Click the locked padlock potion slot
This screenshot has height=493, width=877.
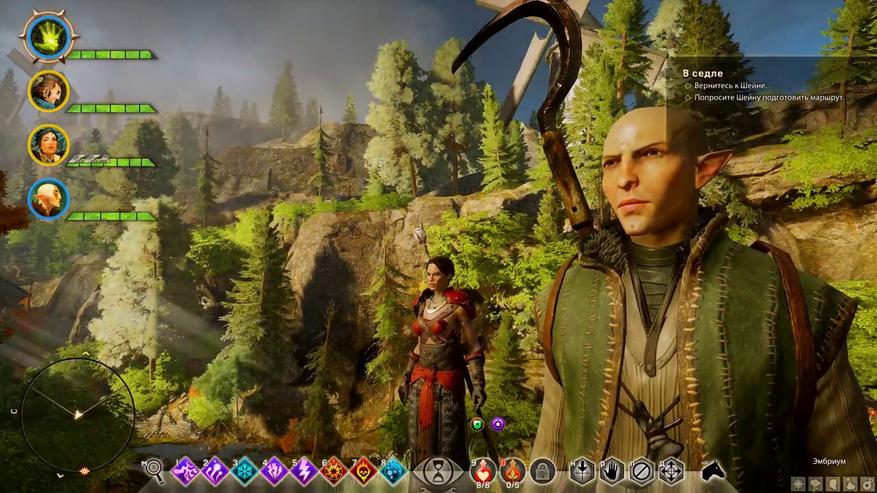[x=542, y=470]
